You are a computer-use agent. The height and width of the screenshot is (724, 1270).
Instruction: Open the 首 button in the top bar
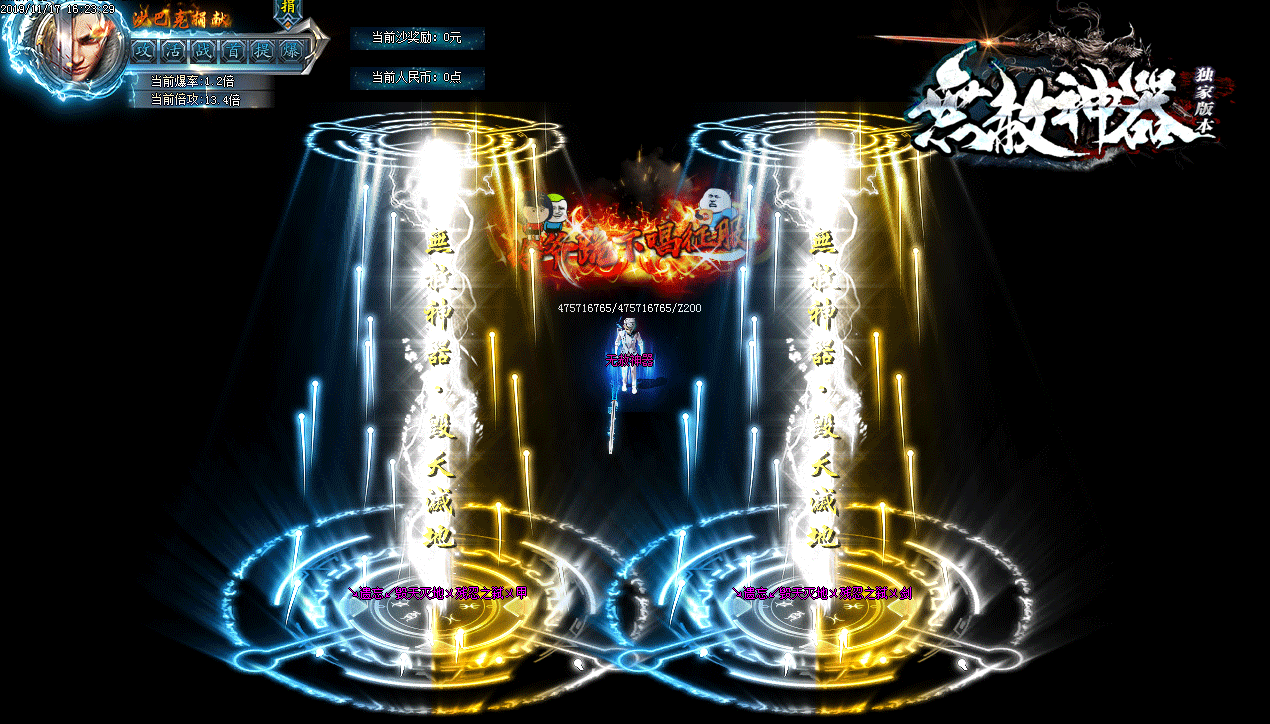click(233, 49)
